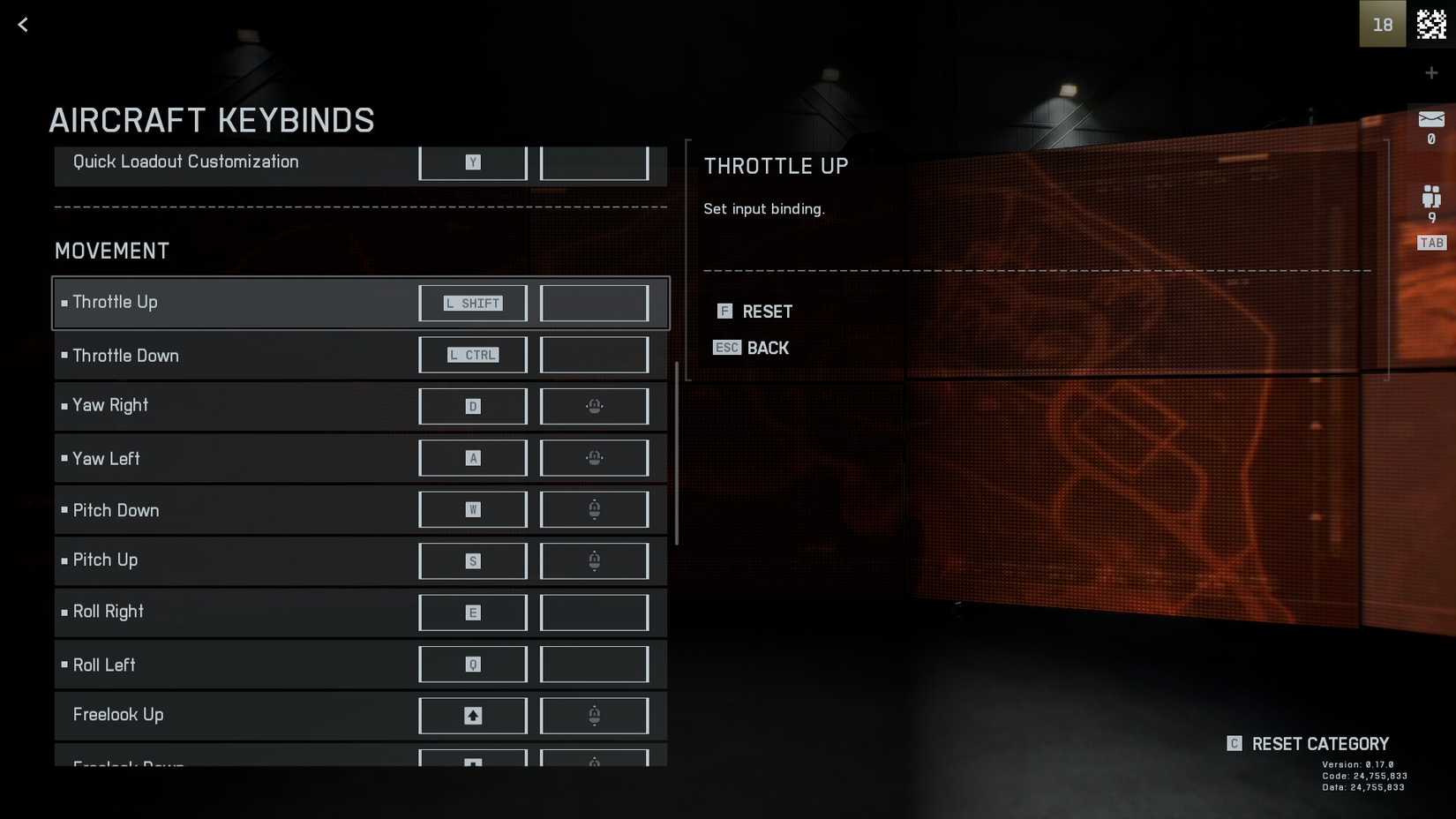The image size is (1456, 819).
Task: Select the E key binding for Roll Right
Action: [473, 612]
